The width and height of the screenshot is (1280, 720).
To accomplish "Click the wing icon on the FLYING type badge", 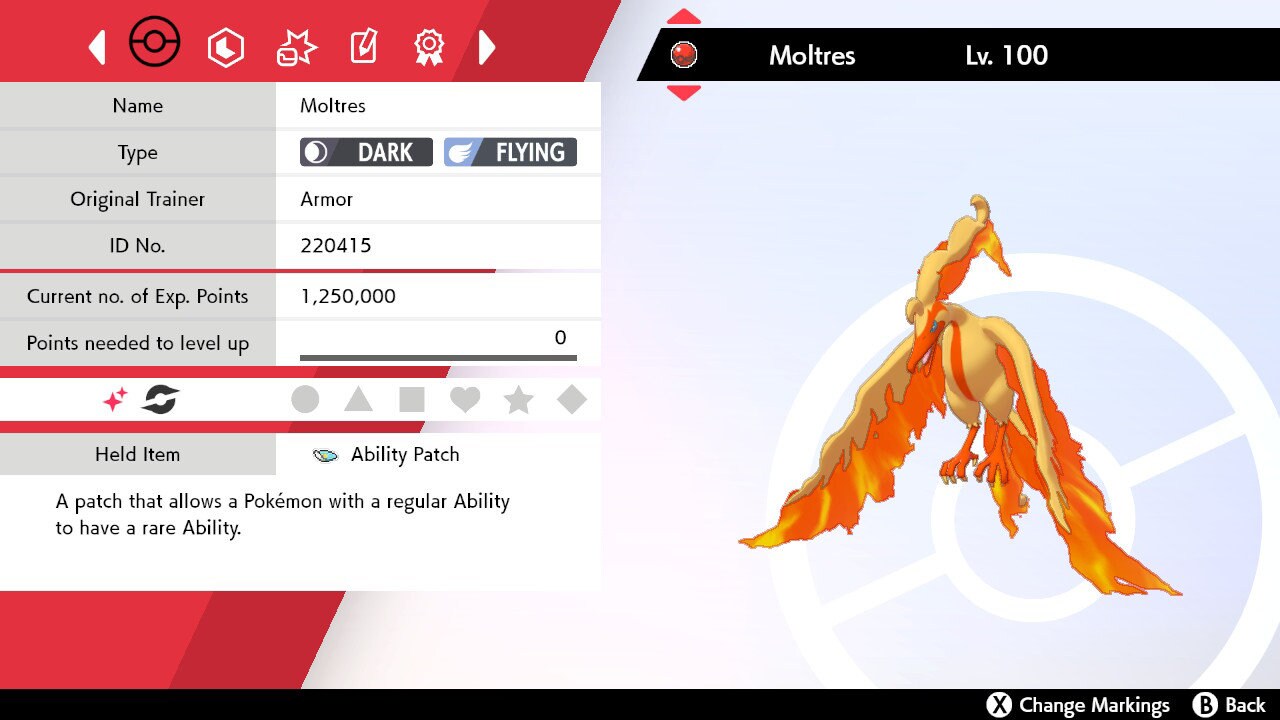I will 460,151.
